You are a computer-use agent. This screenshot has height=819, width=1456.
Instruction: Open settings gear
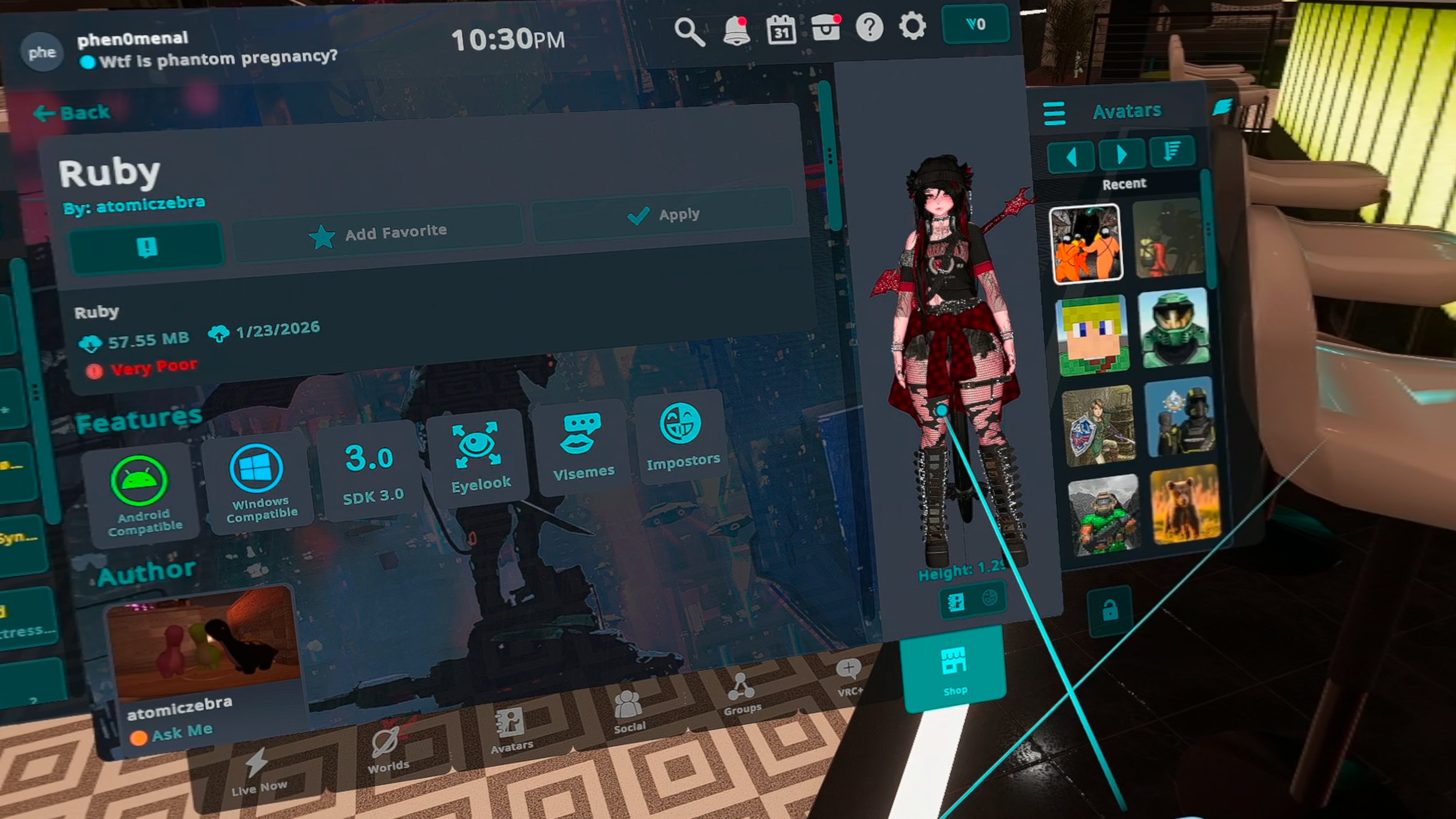coord(912,26)
